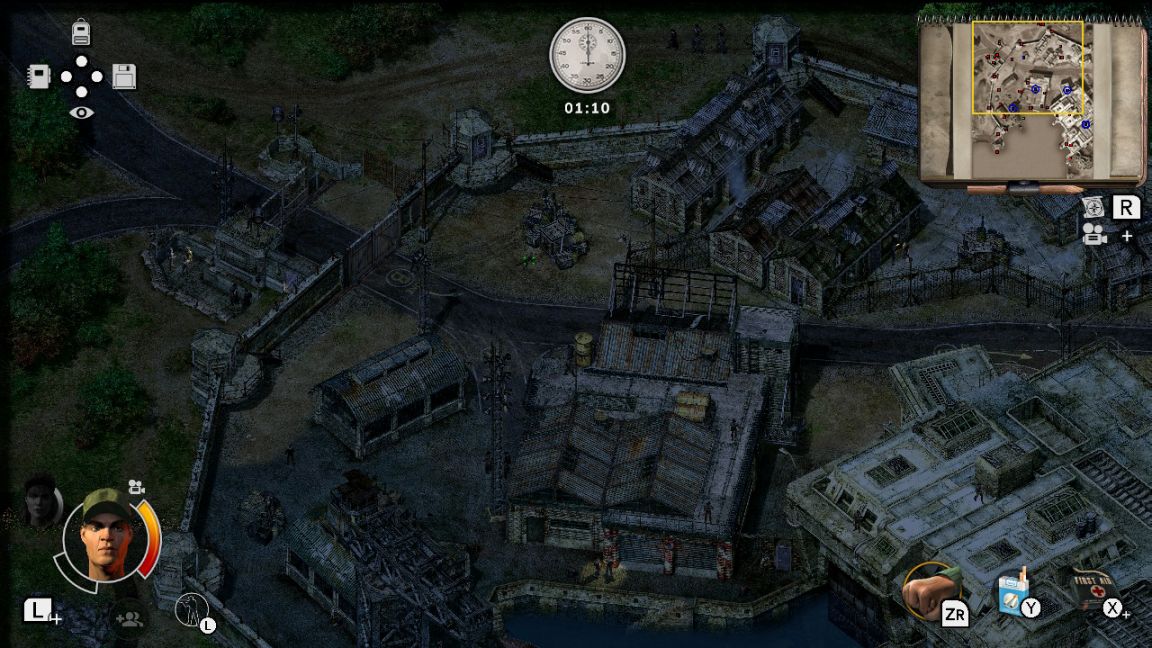Screen dimensions: 1152x648
Task: Switch to the dark-haired commando portrait
Action: pos(42,501)
